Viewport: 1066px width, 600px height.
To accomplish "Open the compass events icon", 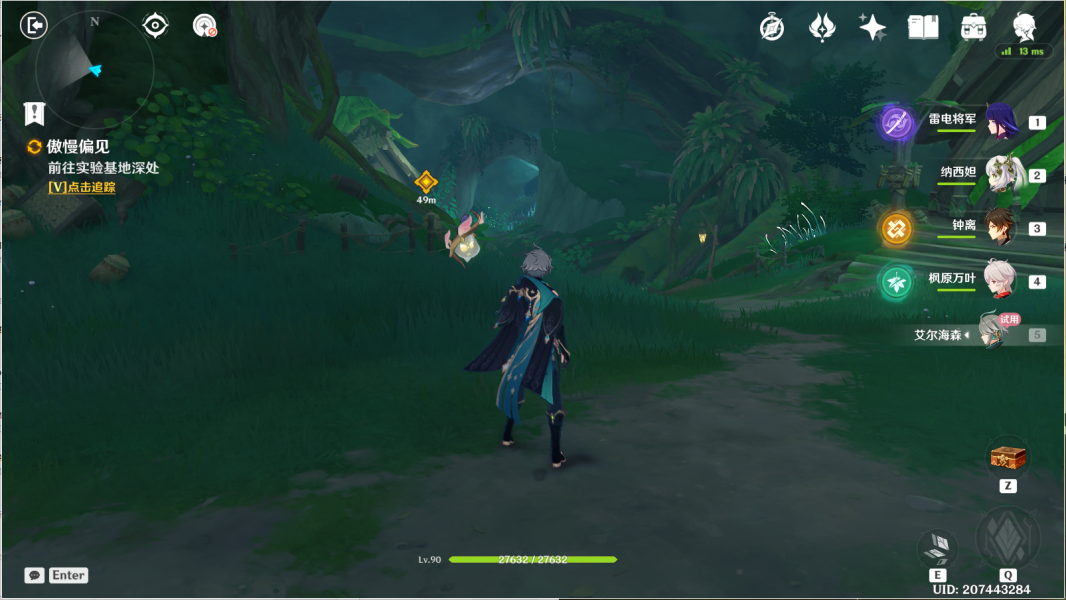I will coord(772,28).
